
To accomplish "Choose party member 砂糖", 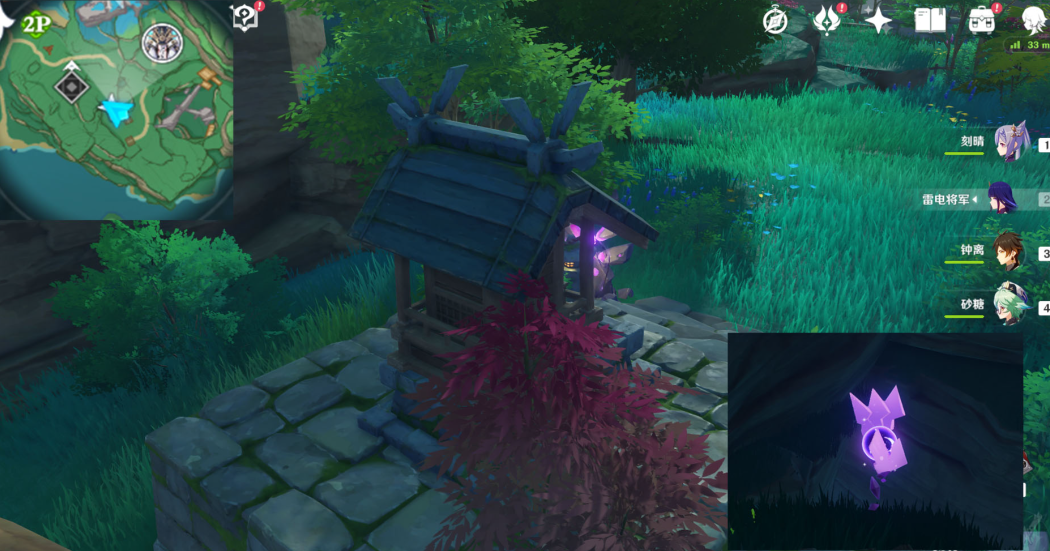I will 1010,306.
